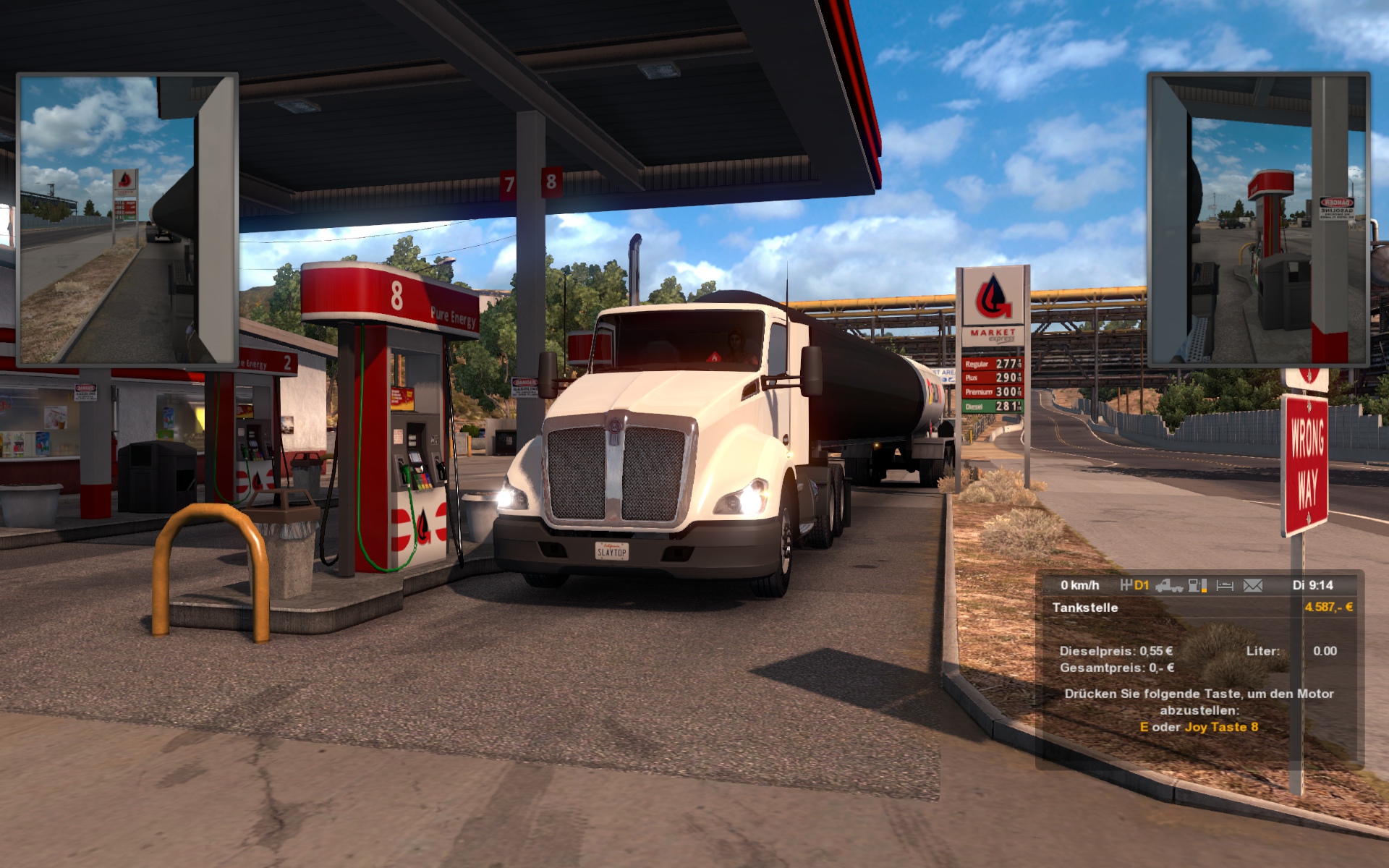
Task: Click the right rear-view mirror overlay
Action: [x=1258, y=219]
